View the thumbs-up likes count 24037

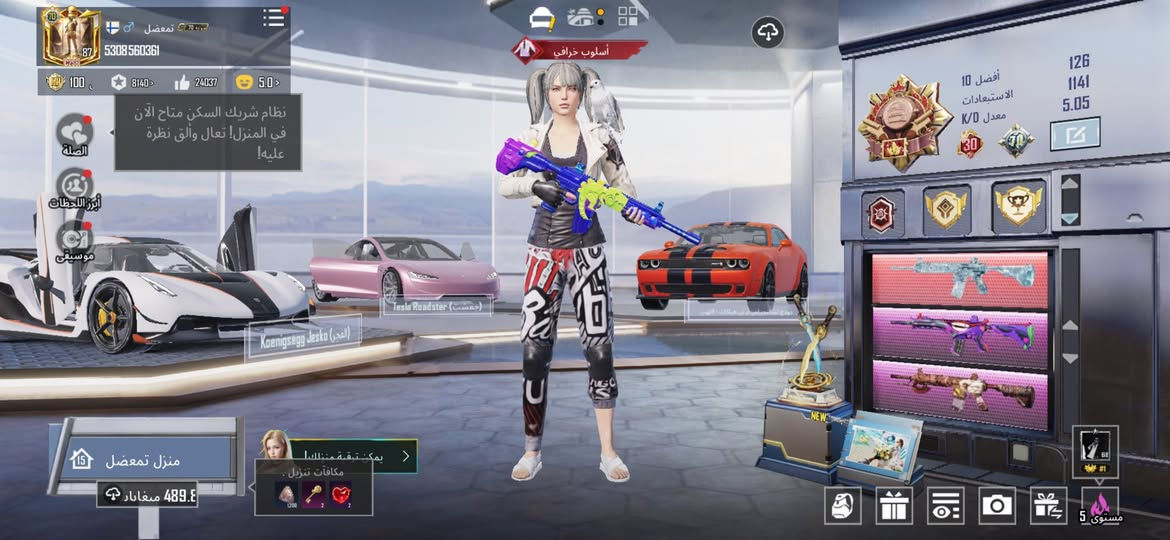(x=195, y=82)
